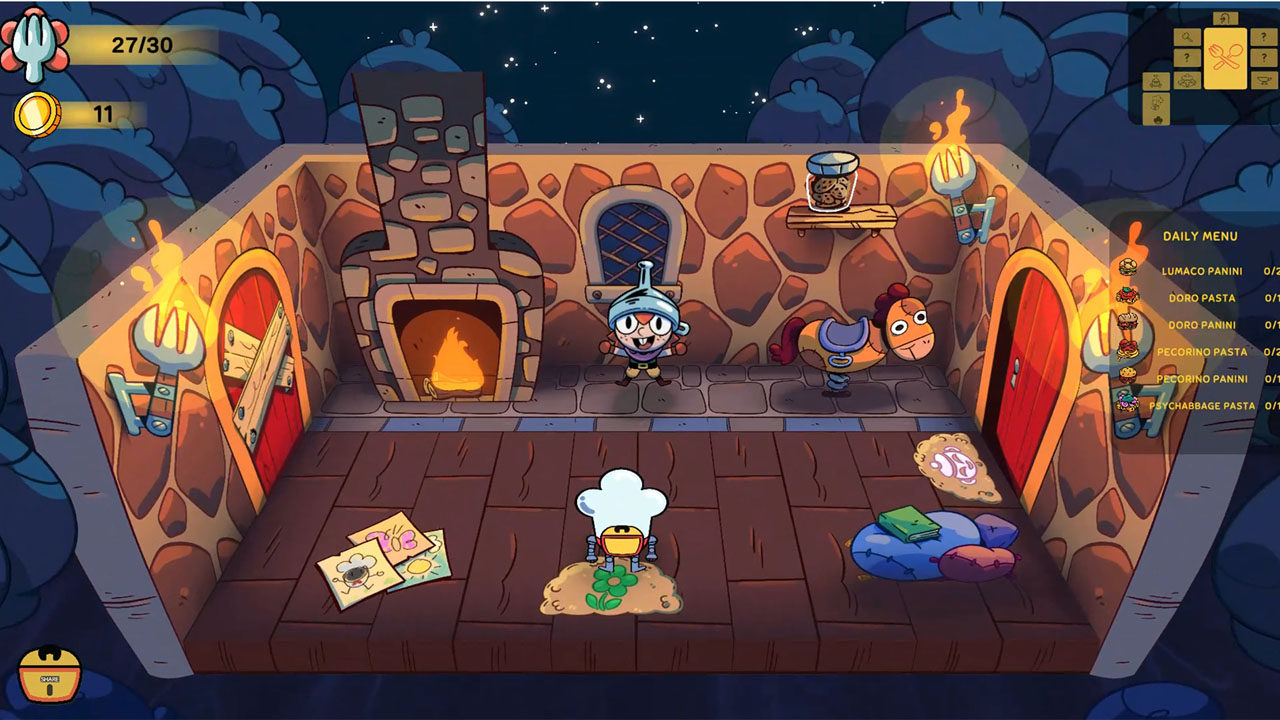
Task: Select the fork and spoon room on minimap
Action: (x=1225, y=58)
